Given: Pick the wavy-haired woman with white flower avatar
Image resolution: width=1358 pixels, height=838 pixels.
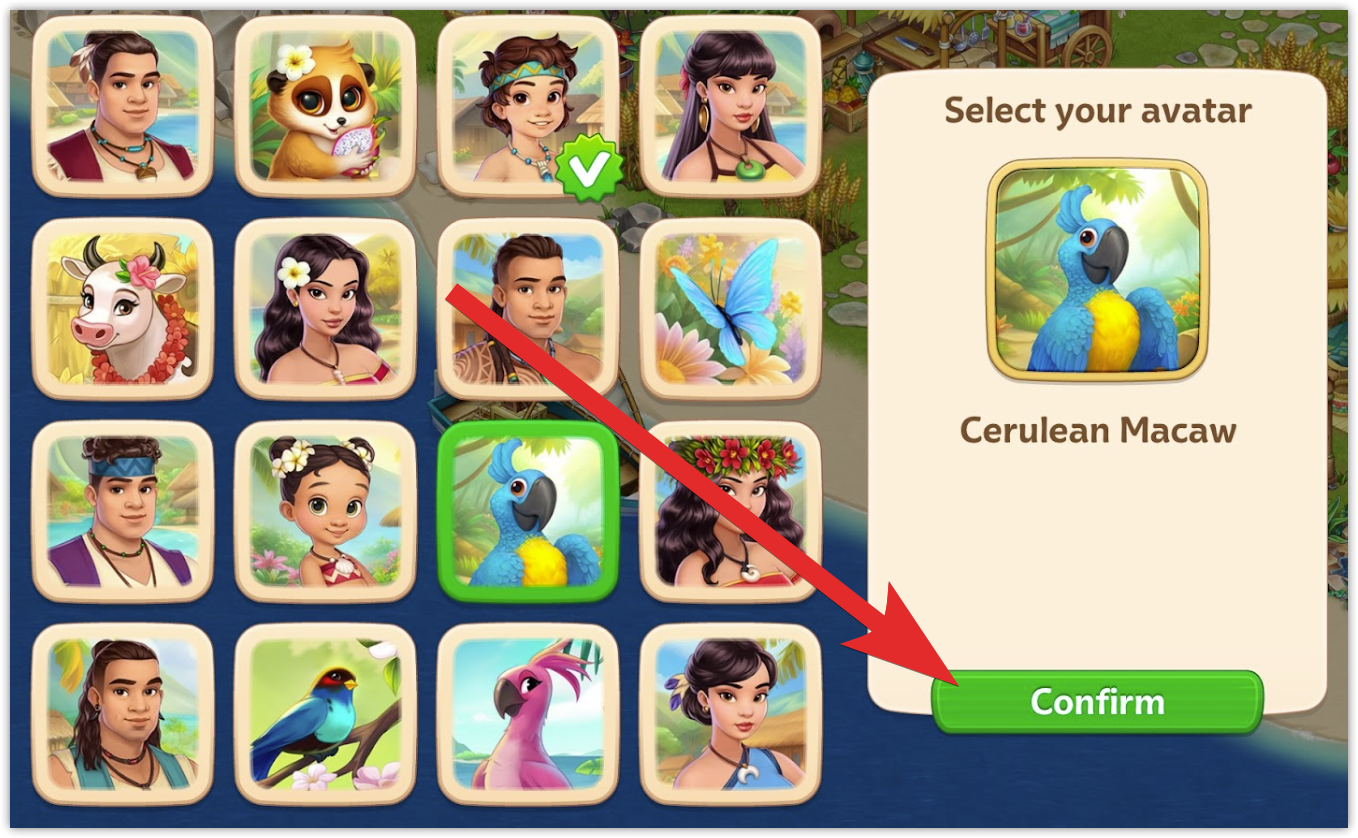Looking at the screenshot, I should pos(325,309).
